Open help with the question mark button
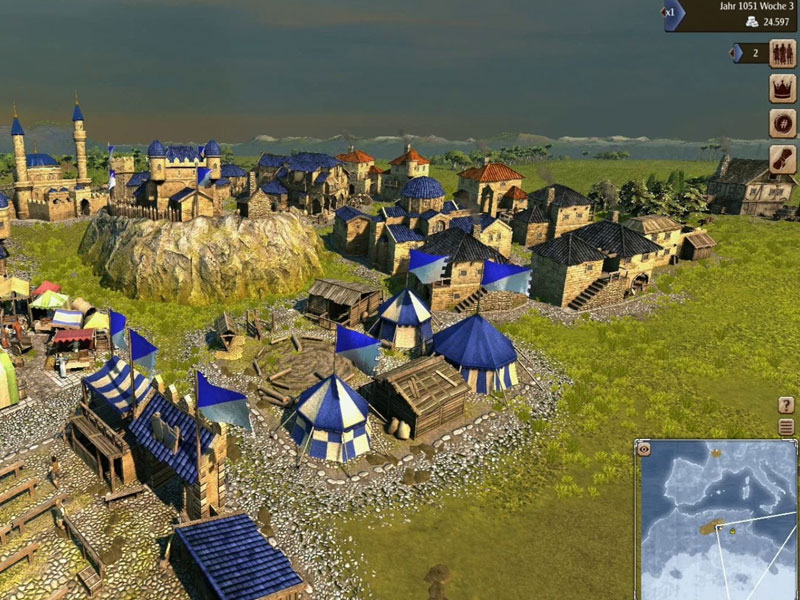The width and height of the screenshot is (800, 600). tap(786, 405)
